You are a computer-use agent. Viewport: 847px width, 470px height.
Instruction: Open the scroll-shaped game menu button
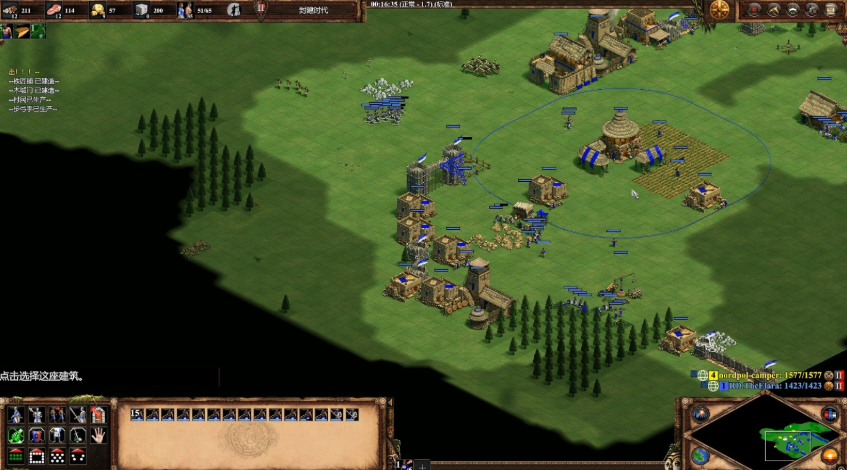tap(830, 10)
